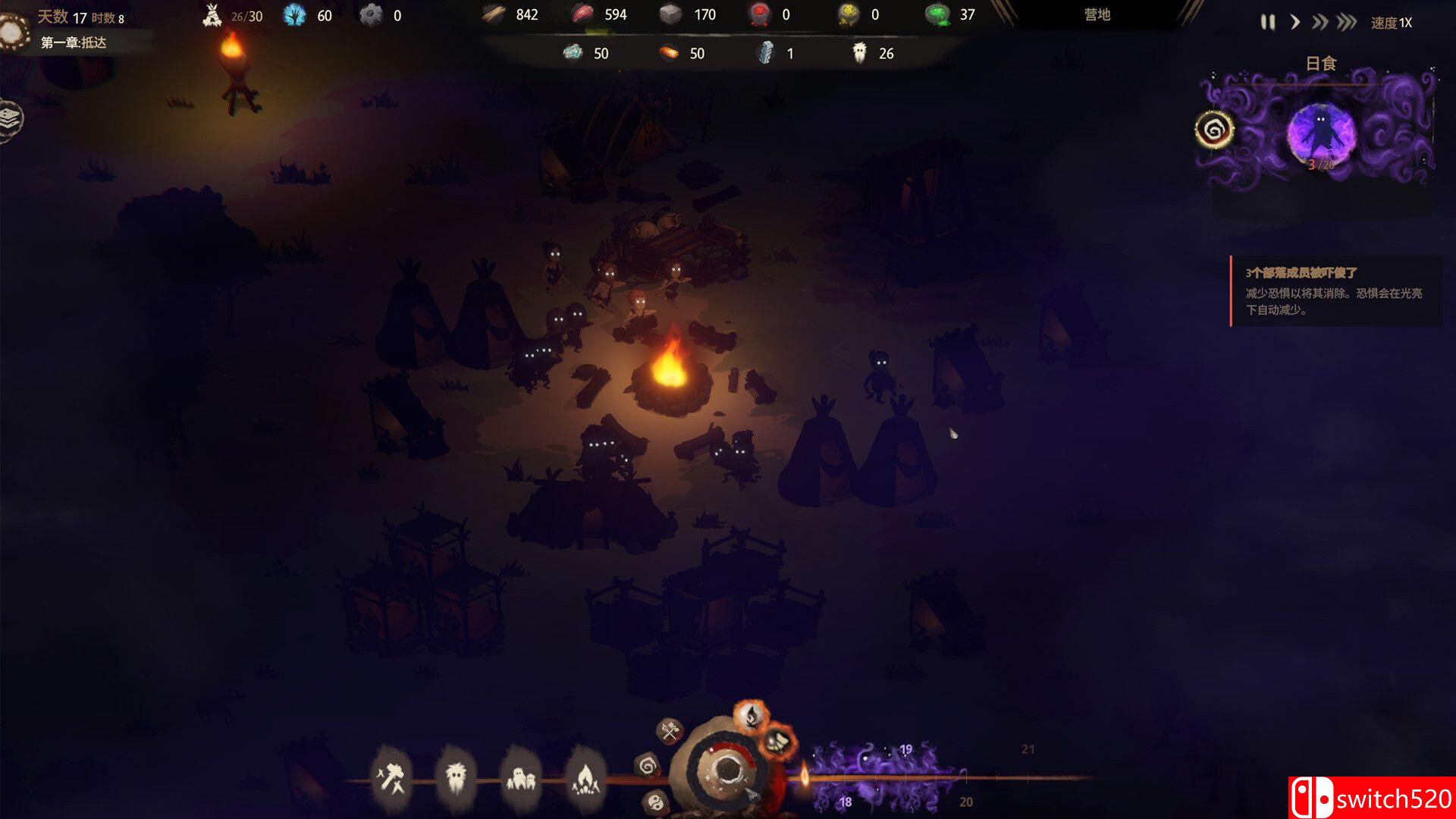This screenshot has height=819, width=1456.
Task: Pause the game with the pause button
Action: tap(1267, 23)
